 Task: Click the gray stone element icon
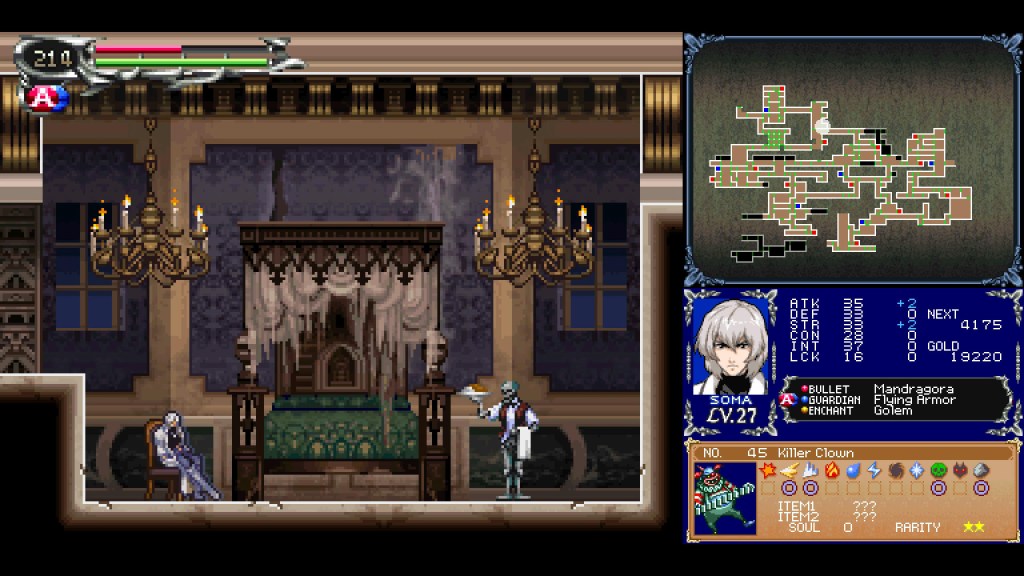pyautogui.click(x=981, y=470)
